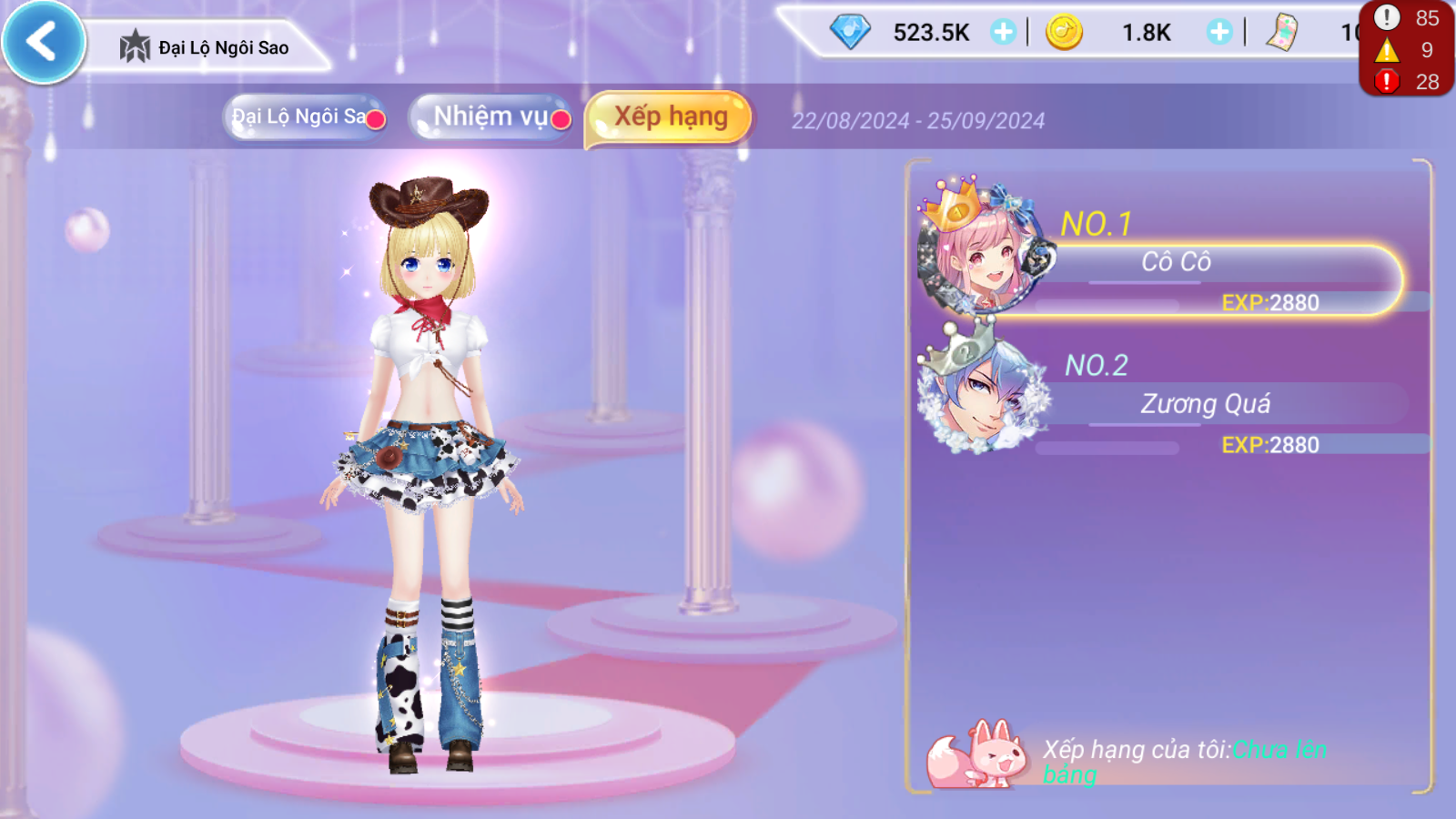Viewport: 1456px width, 819px height.
Task: Go back with the blue arrow button
Action: pyautogui.click(x=43, y=42)
